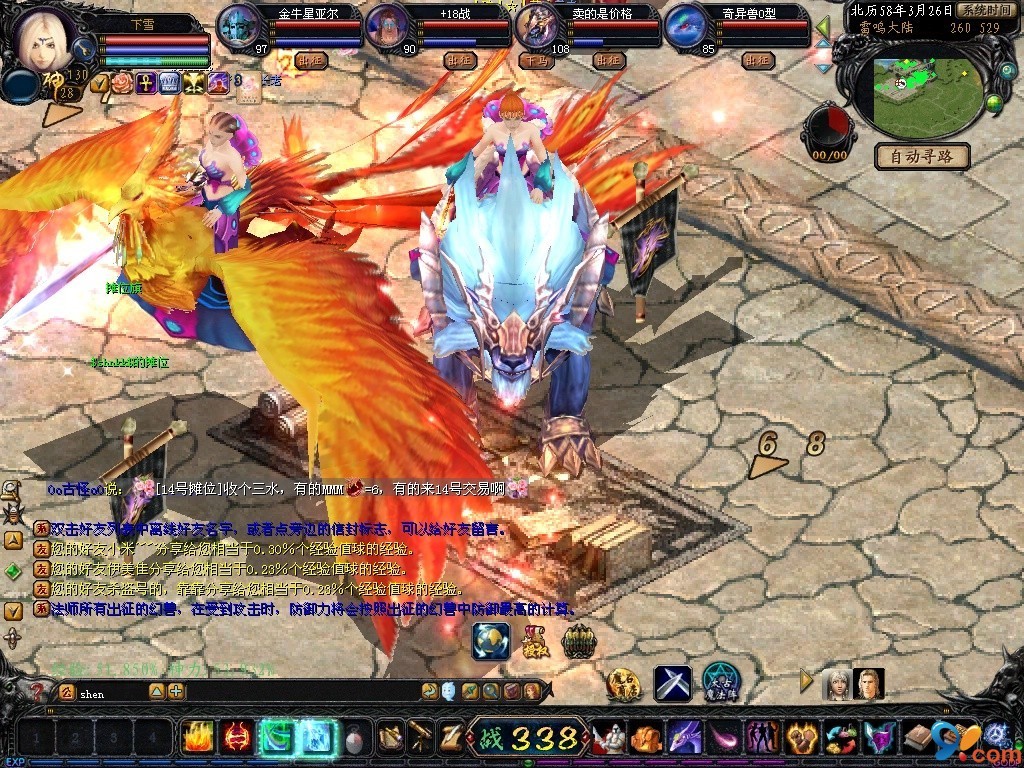Click 出征 under the 奇异兽0型 pet
Image resolution: width=1024 pixels, height=768 pixels.
coord(758,60)
